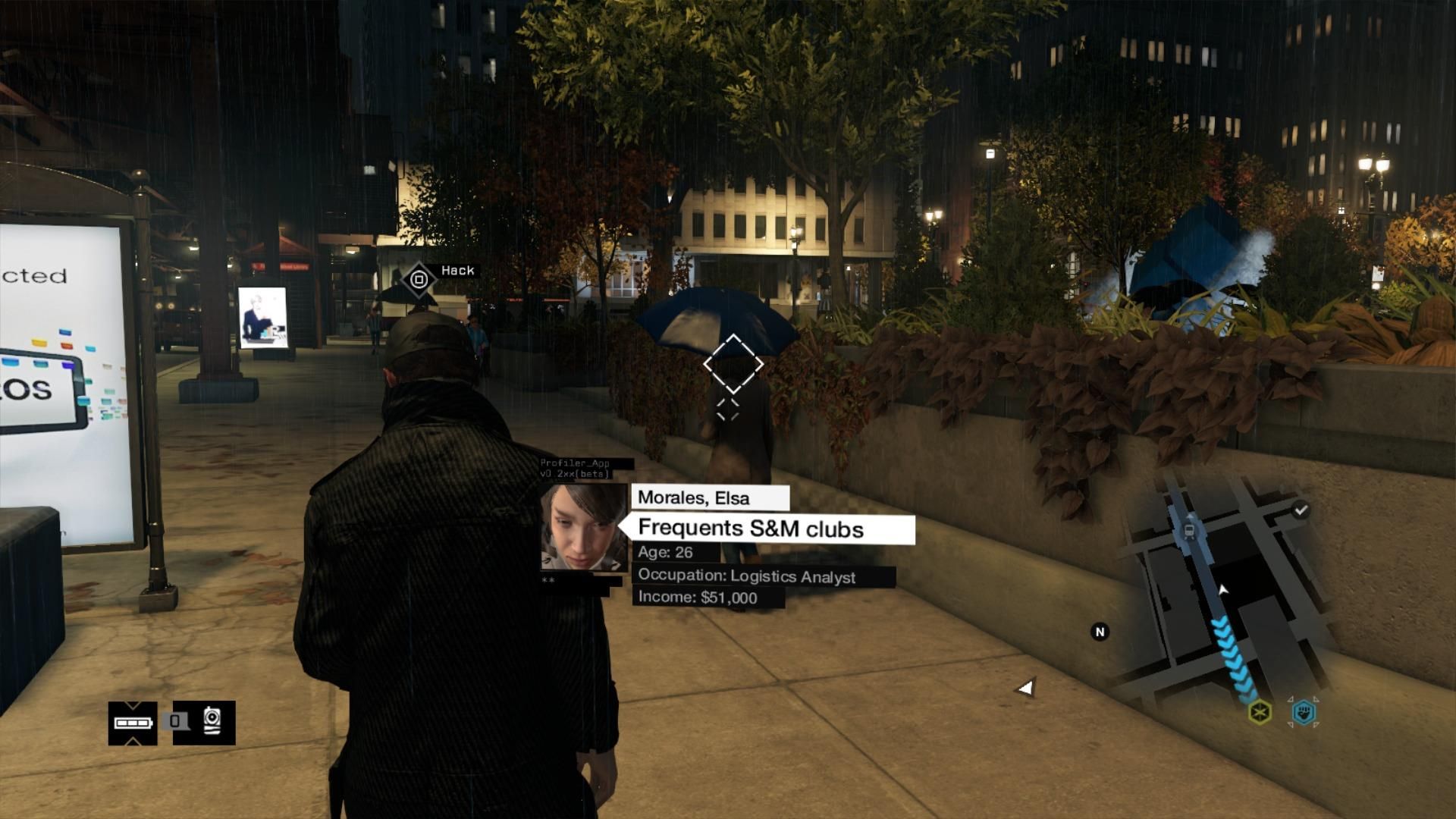Click the checkmark marker on the minimap
1456x819 pixels.
tap(1301, 510)
